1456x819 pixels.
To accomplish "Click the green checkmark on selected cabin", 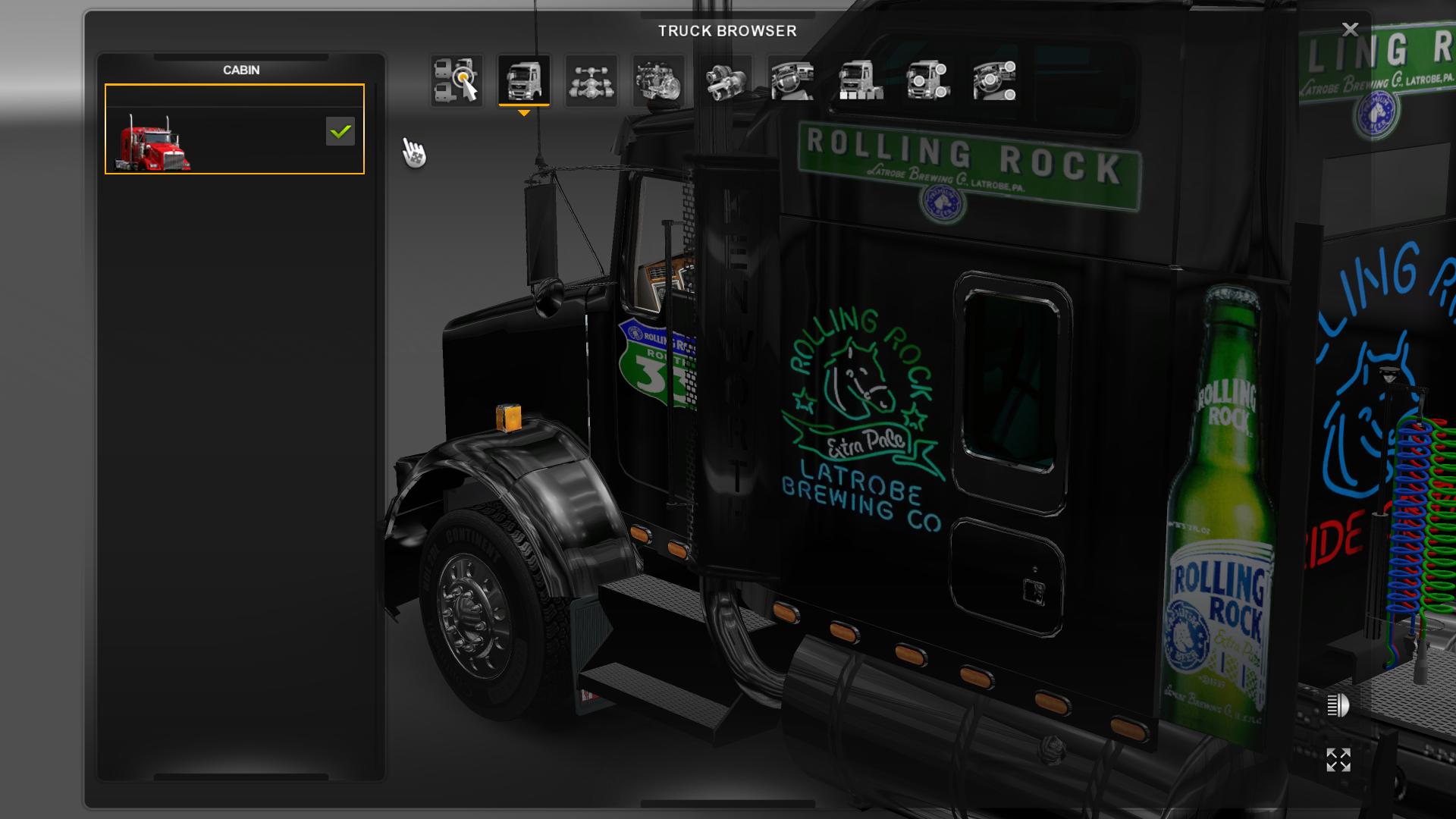I will pyautogui.click(x=339, y=131).
